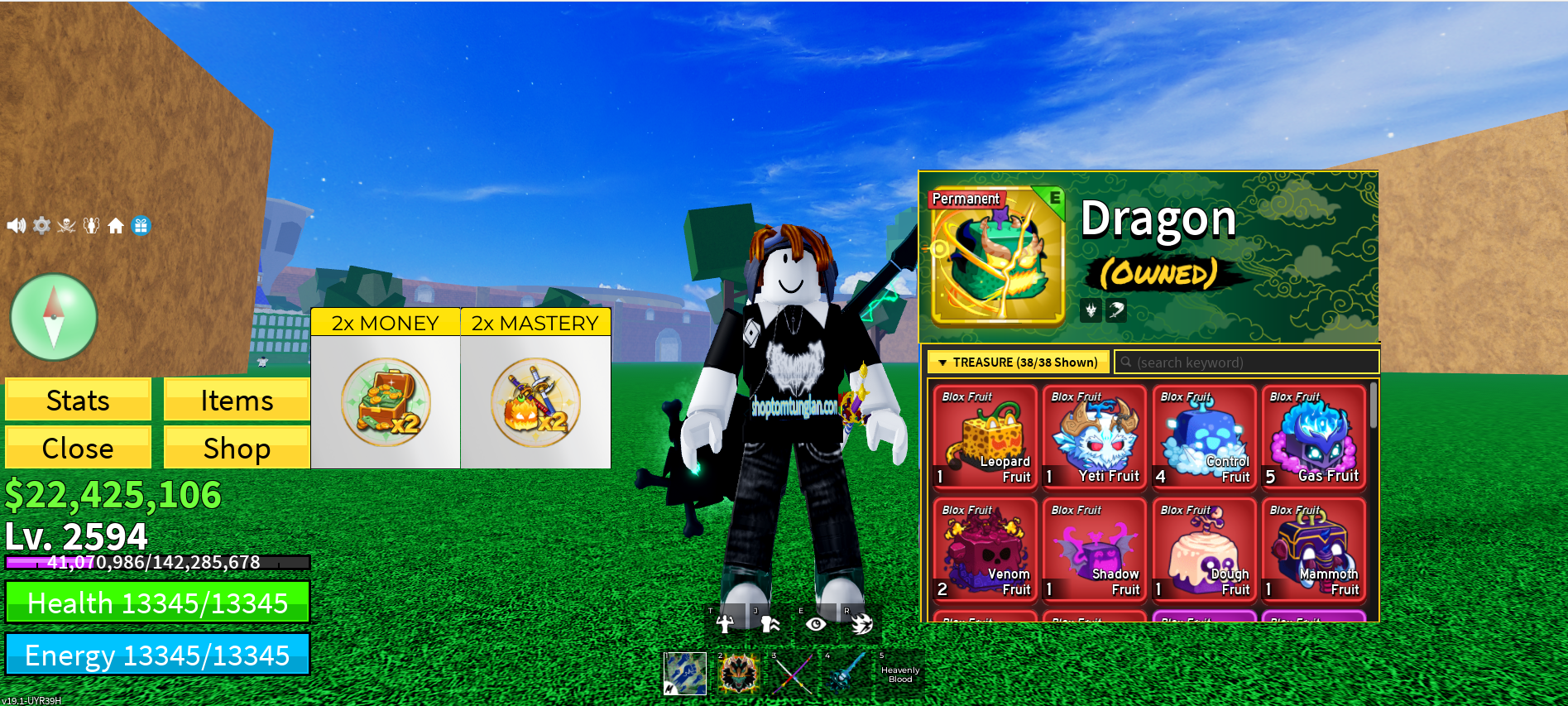Open the in-game settings gear icon
Viewport: 1568px width, 706px height.
[41, 225]
